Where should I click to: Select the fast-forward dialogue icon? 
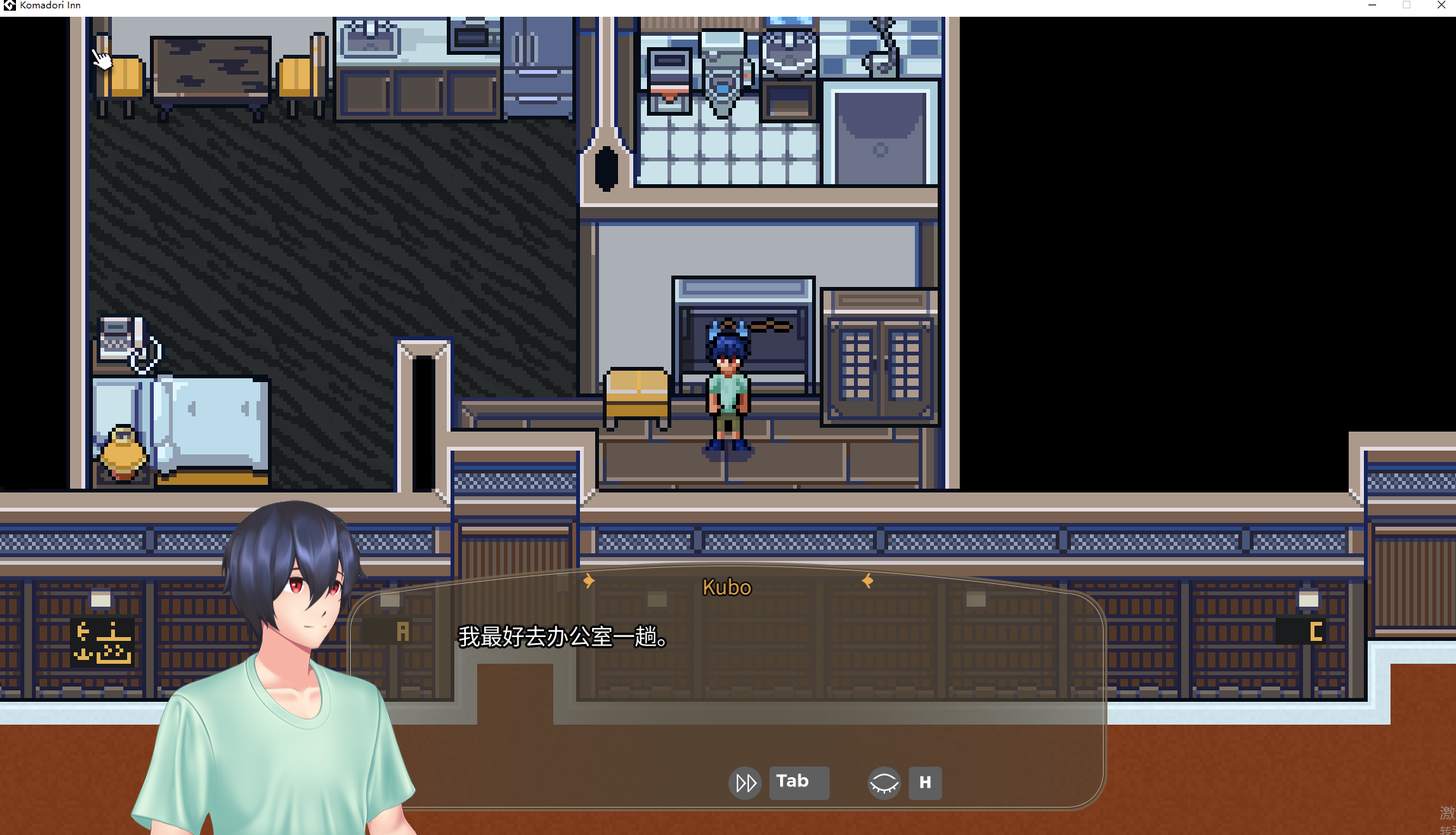click(744, 782)
